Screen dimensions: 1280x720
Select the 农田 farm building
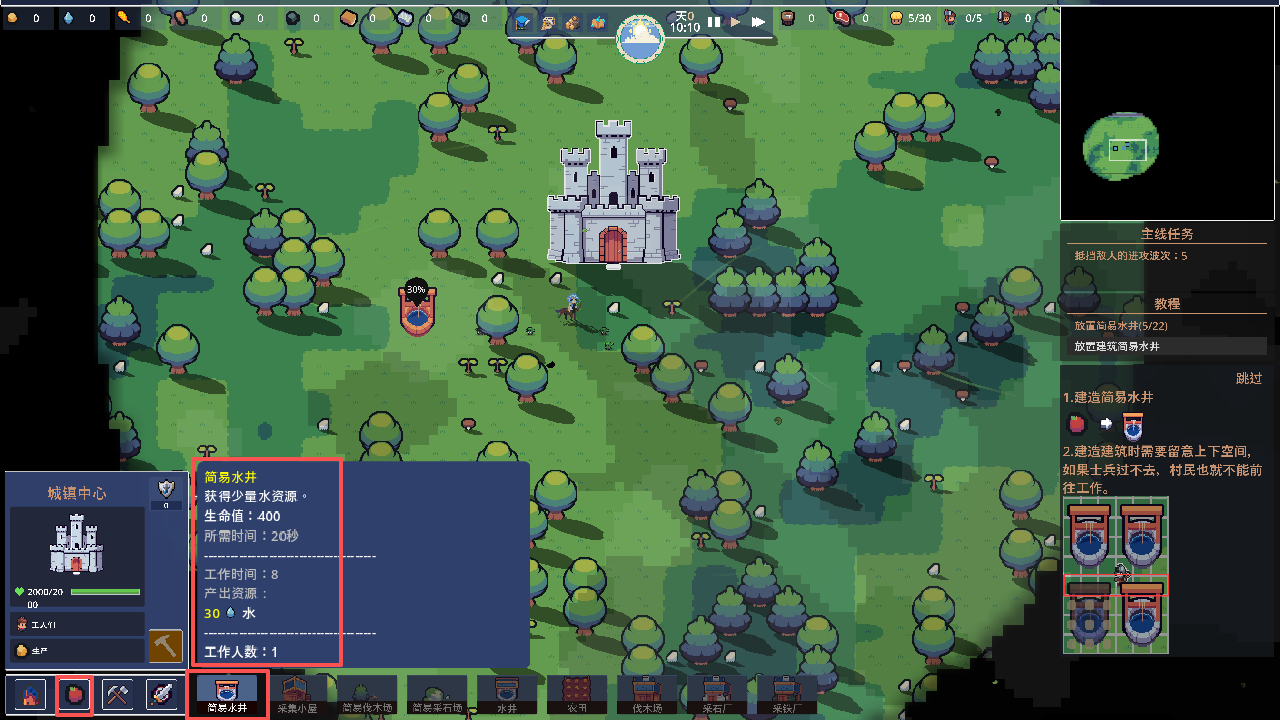[x=577, y=694]
